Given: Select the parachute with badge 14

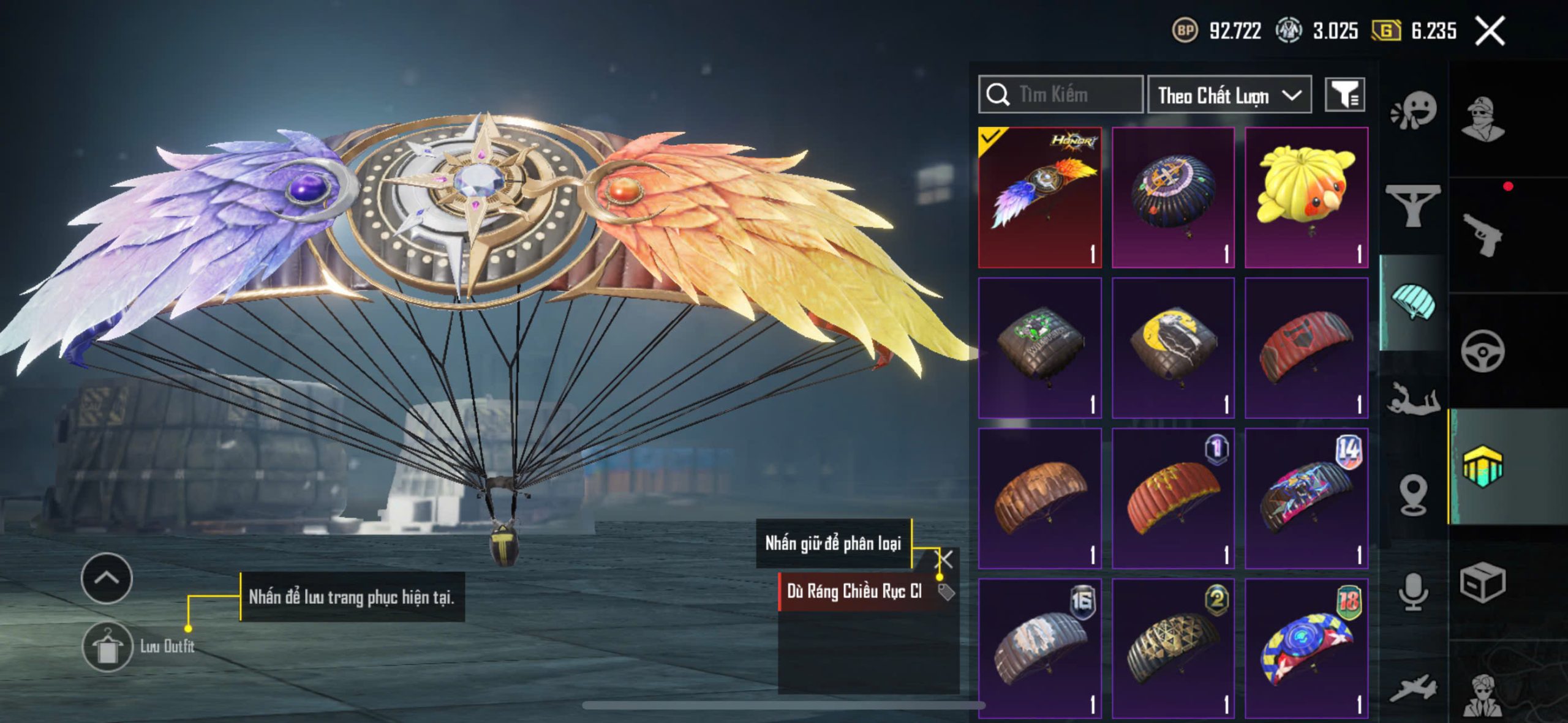Looking at the screenshot, I should pos(1306,498).
